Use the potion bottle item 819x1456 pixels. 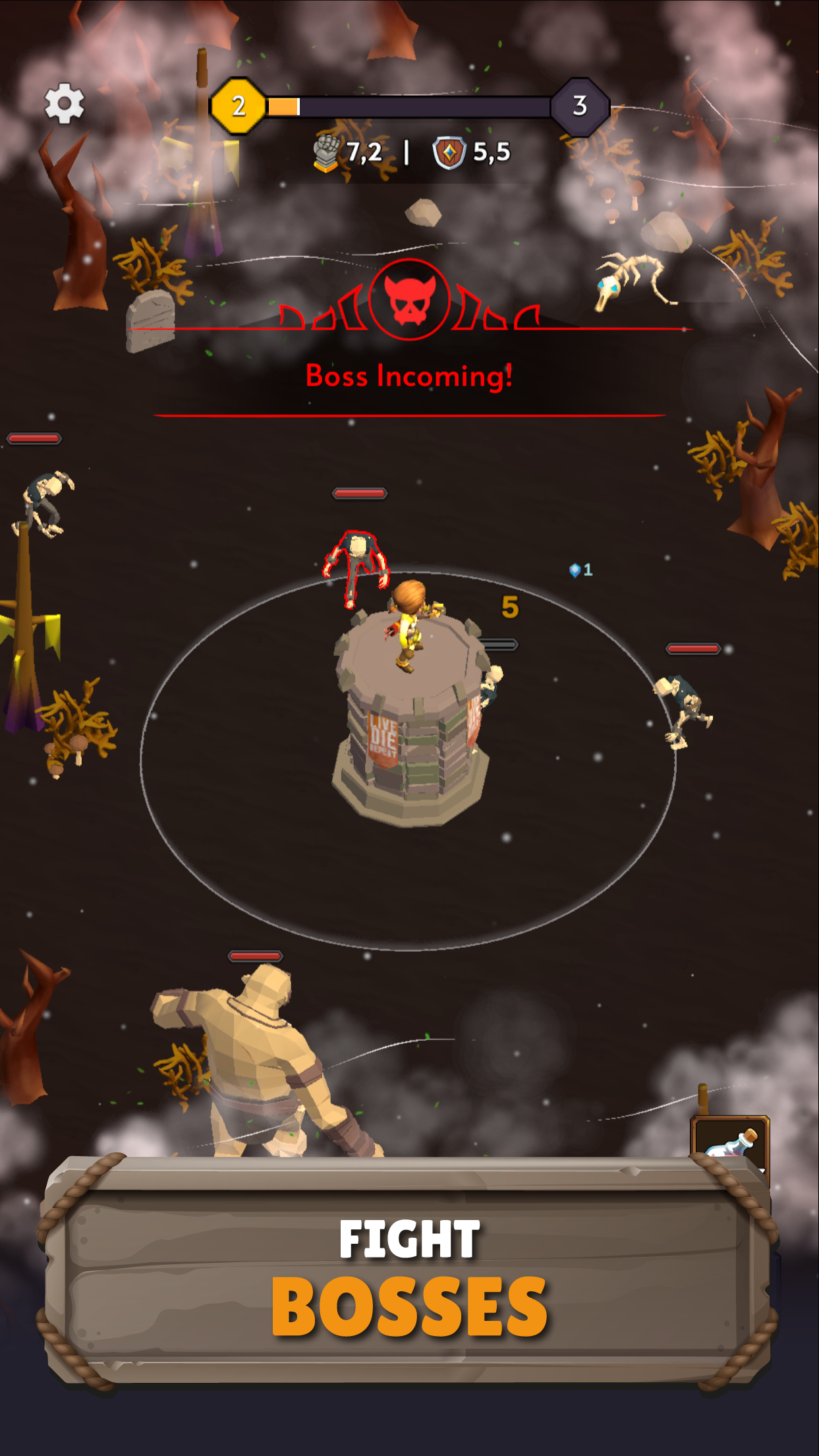click(x=729, y=1140)
